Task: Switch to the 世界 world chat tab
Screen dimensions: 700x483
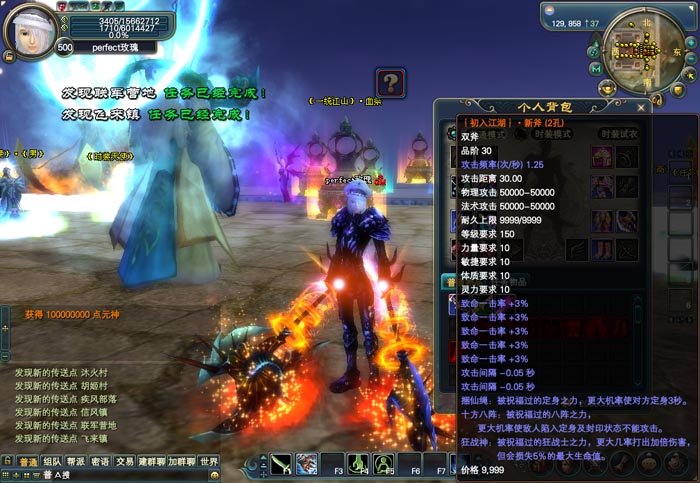Action: [208, 462]
